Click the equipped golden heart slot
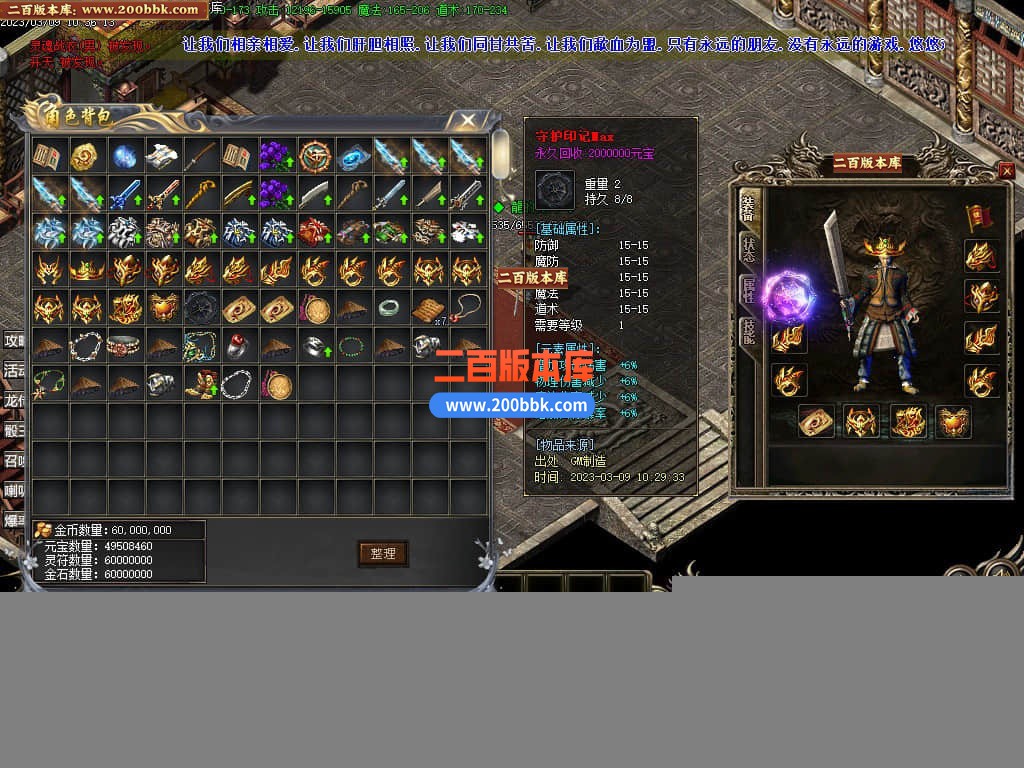 click(x=953, y=421)
